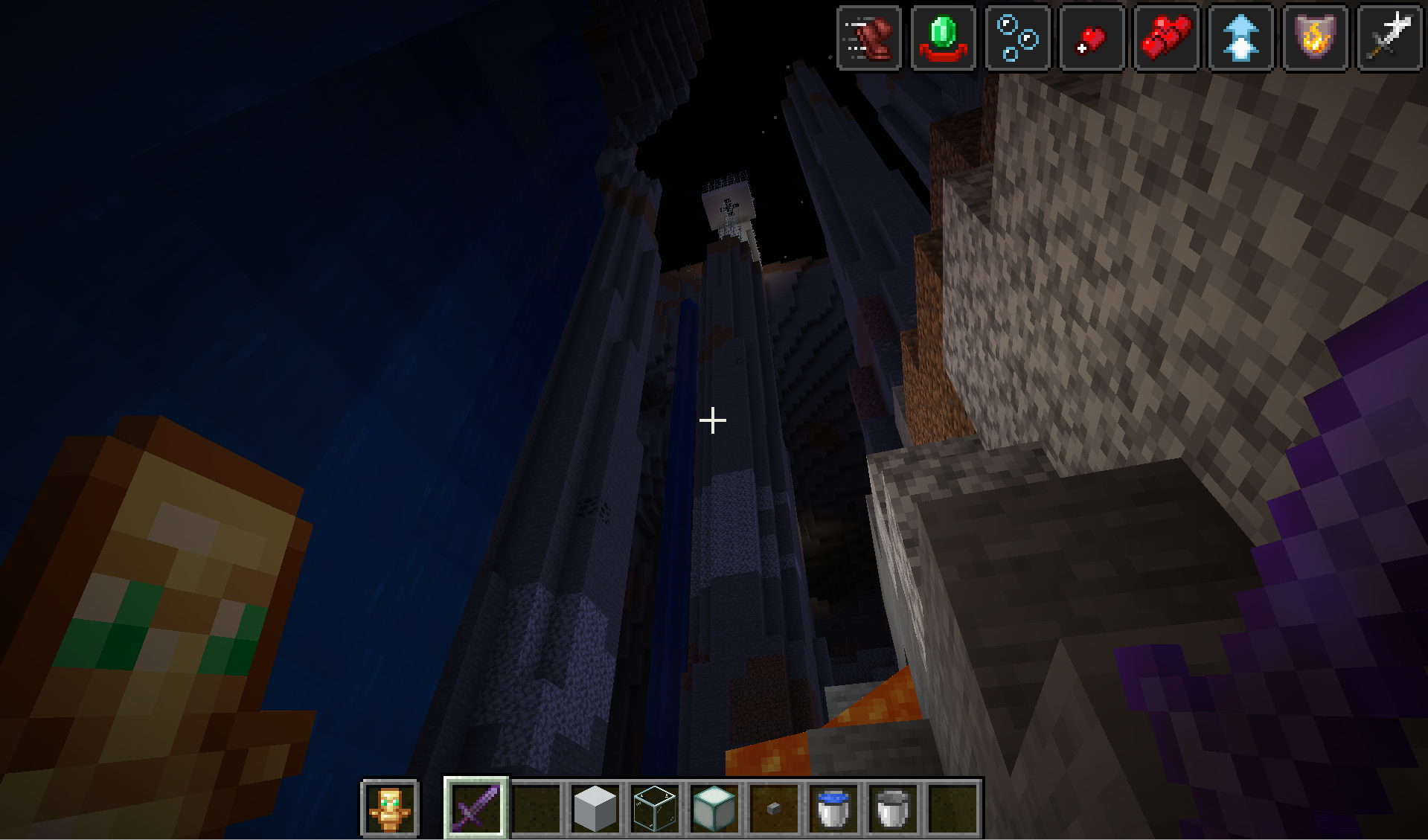Click the Health Boost multi-heart icon
Screen dimensions: 1428x840
(1167, 38)
